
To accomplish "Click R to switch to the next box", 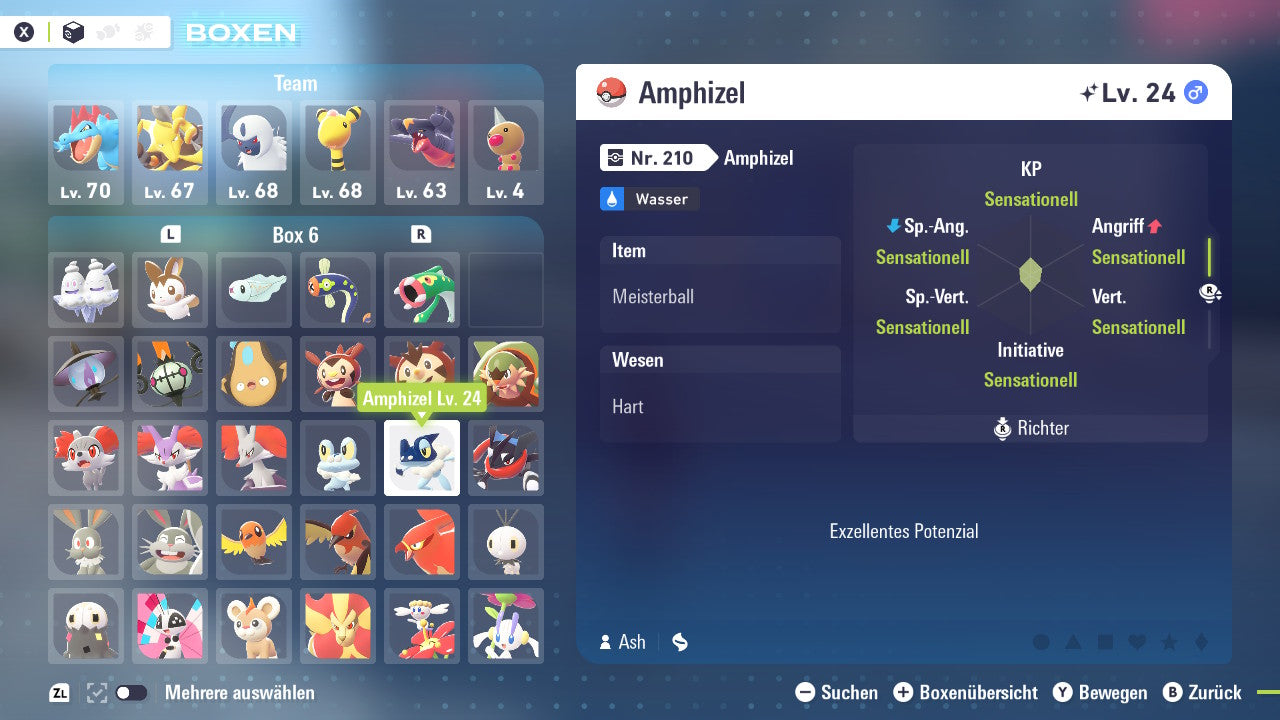I will pyautogui.click(x=423, y=236).
